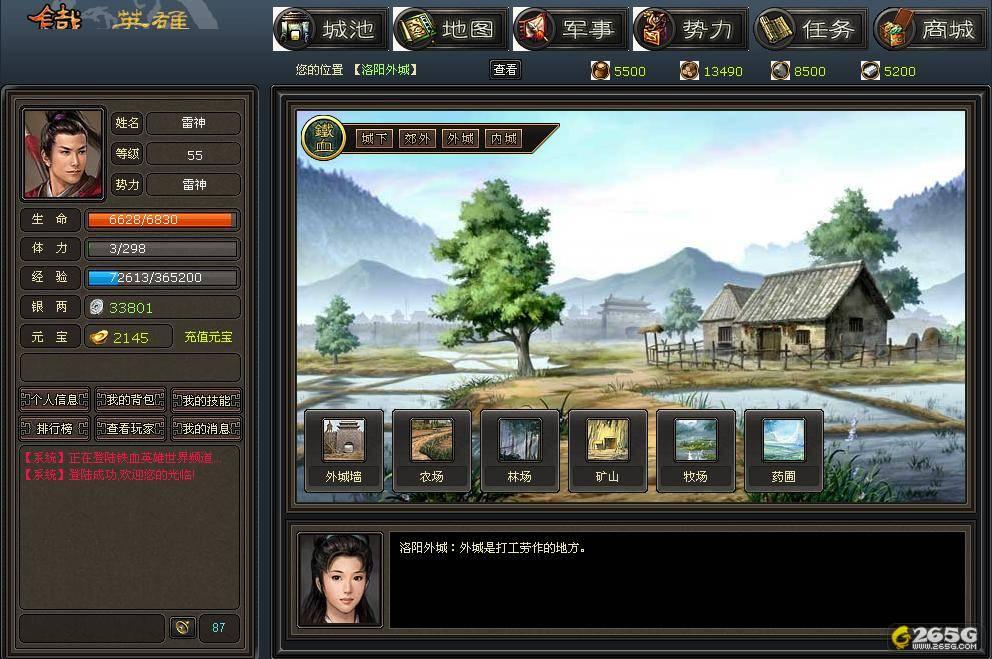Open the 商城 shop menu
The width and height of the screenshot is (992, 659).
[930, 29]
